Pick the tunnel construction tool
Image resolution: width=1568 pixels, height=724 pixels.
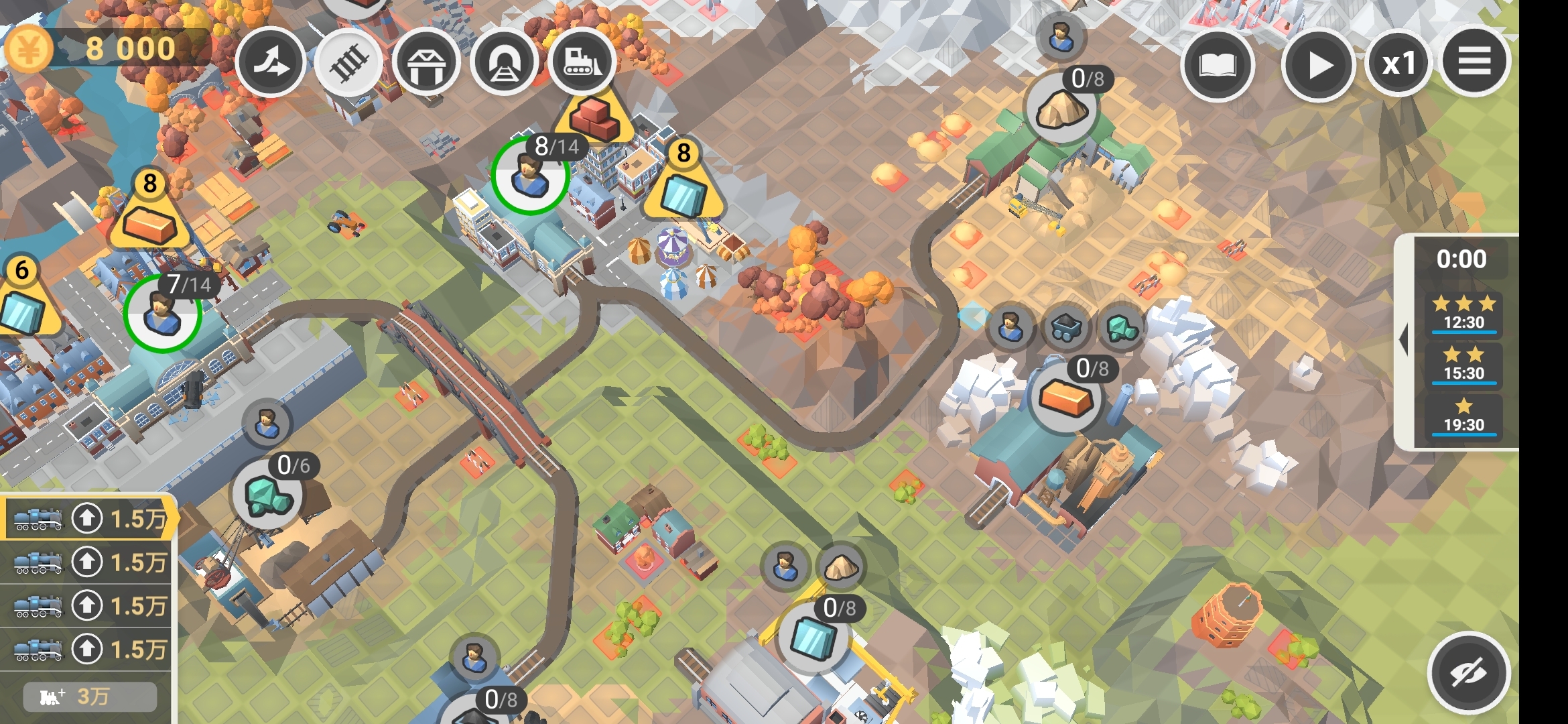(x=504, y=64)
